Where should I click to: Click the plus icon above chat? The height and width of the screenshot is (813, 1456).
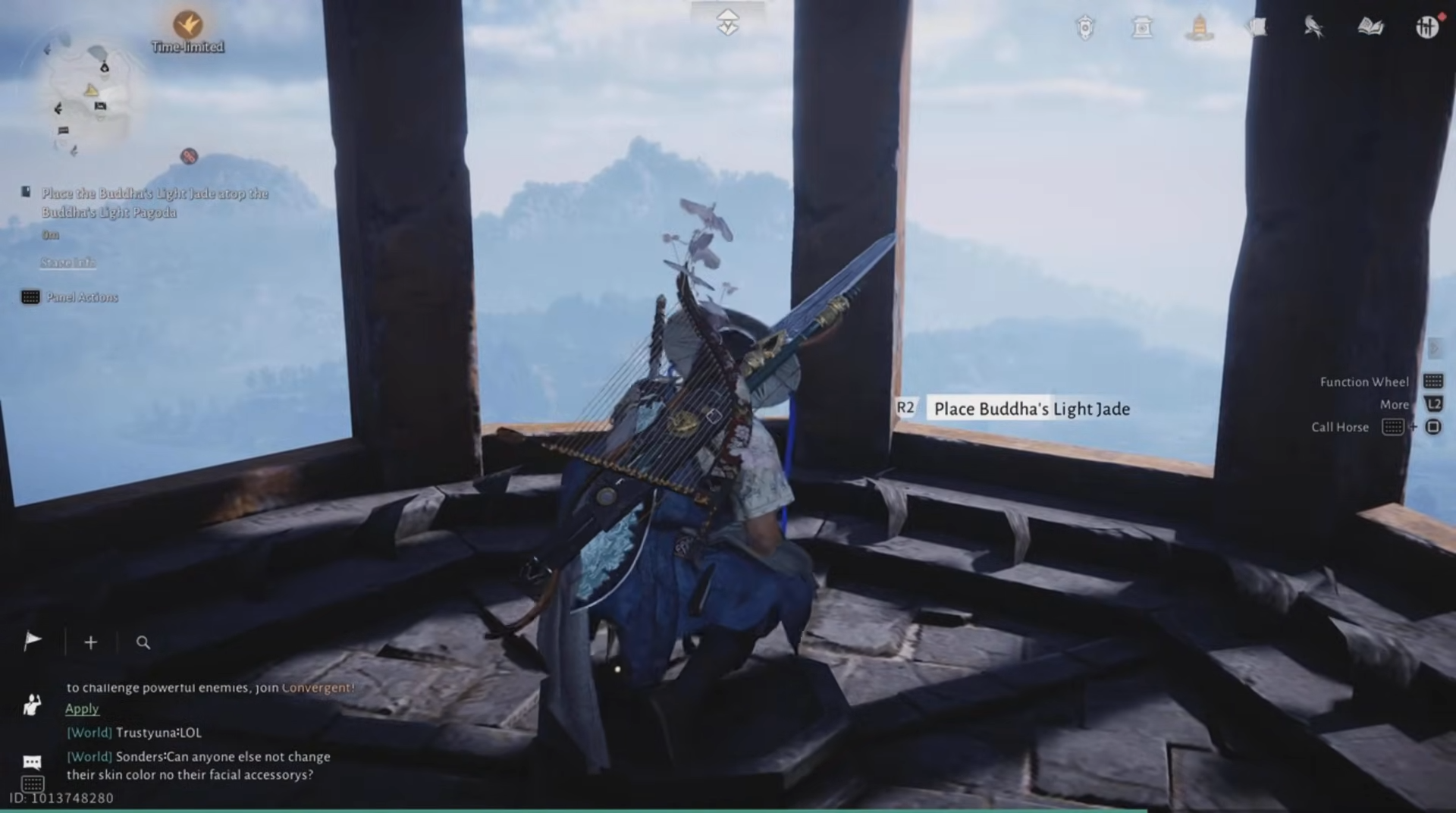(x=90, y=642)
